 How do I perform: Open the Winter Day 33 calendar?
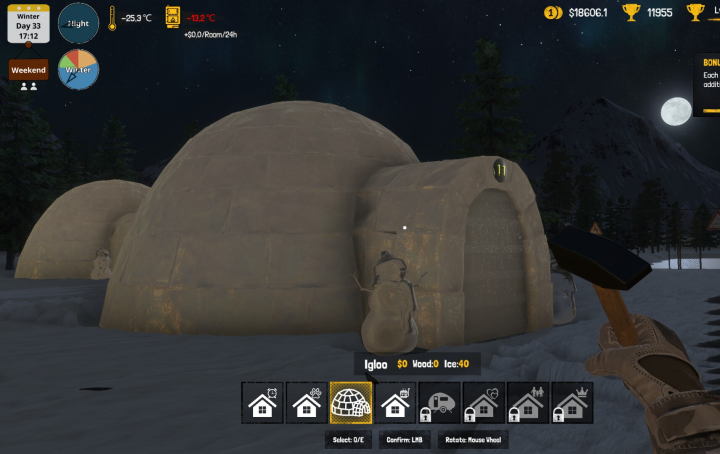click(28, 22)
